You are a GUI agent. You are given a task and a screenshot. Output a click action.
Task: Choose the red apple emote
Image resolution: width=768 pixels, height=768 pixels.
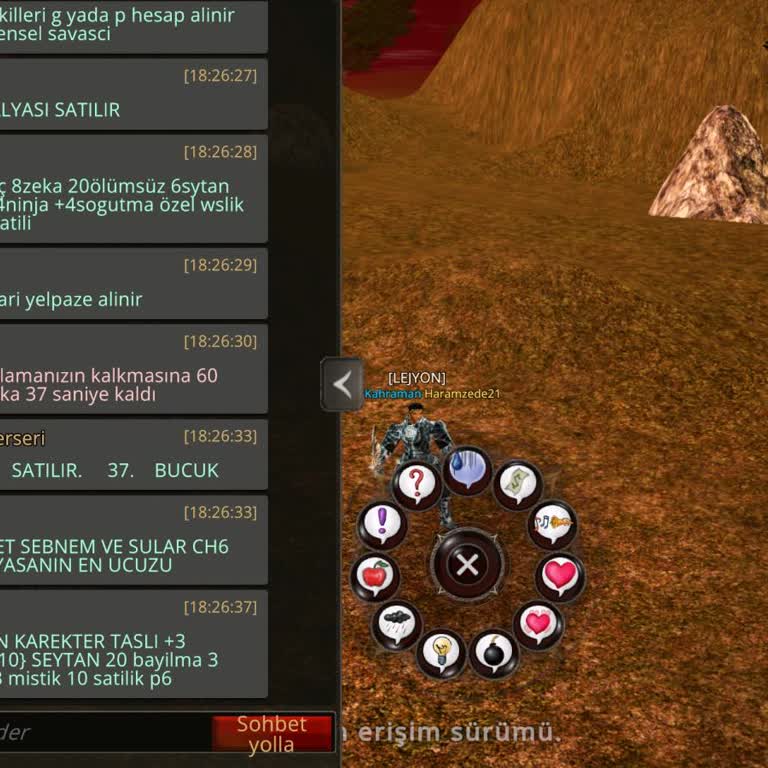click(x=375, y=577)
